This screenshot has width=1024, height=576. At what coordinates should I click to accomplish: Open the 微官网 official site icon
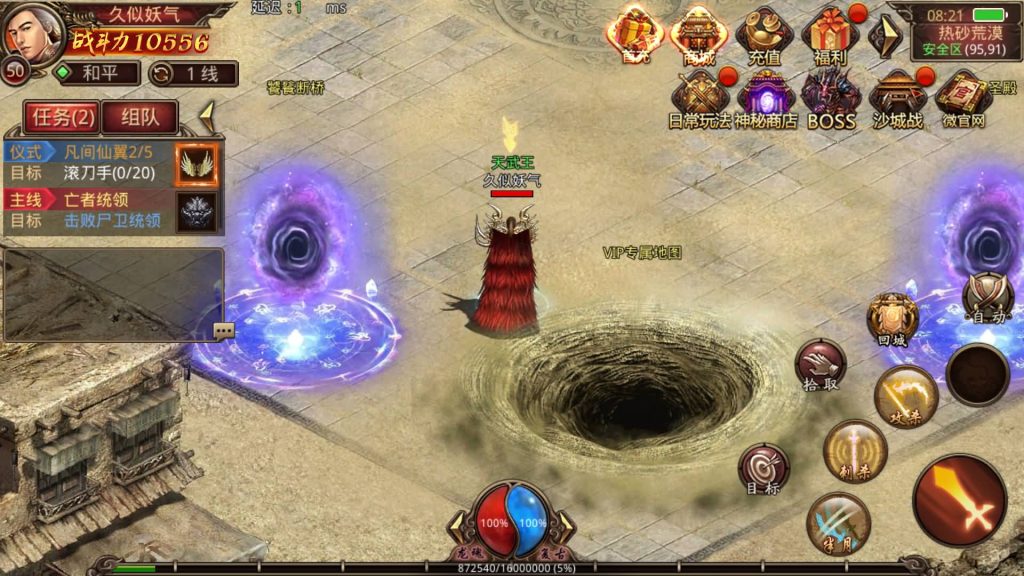pyautogui.click(x=963, y=99)
